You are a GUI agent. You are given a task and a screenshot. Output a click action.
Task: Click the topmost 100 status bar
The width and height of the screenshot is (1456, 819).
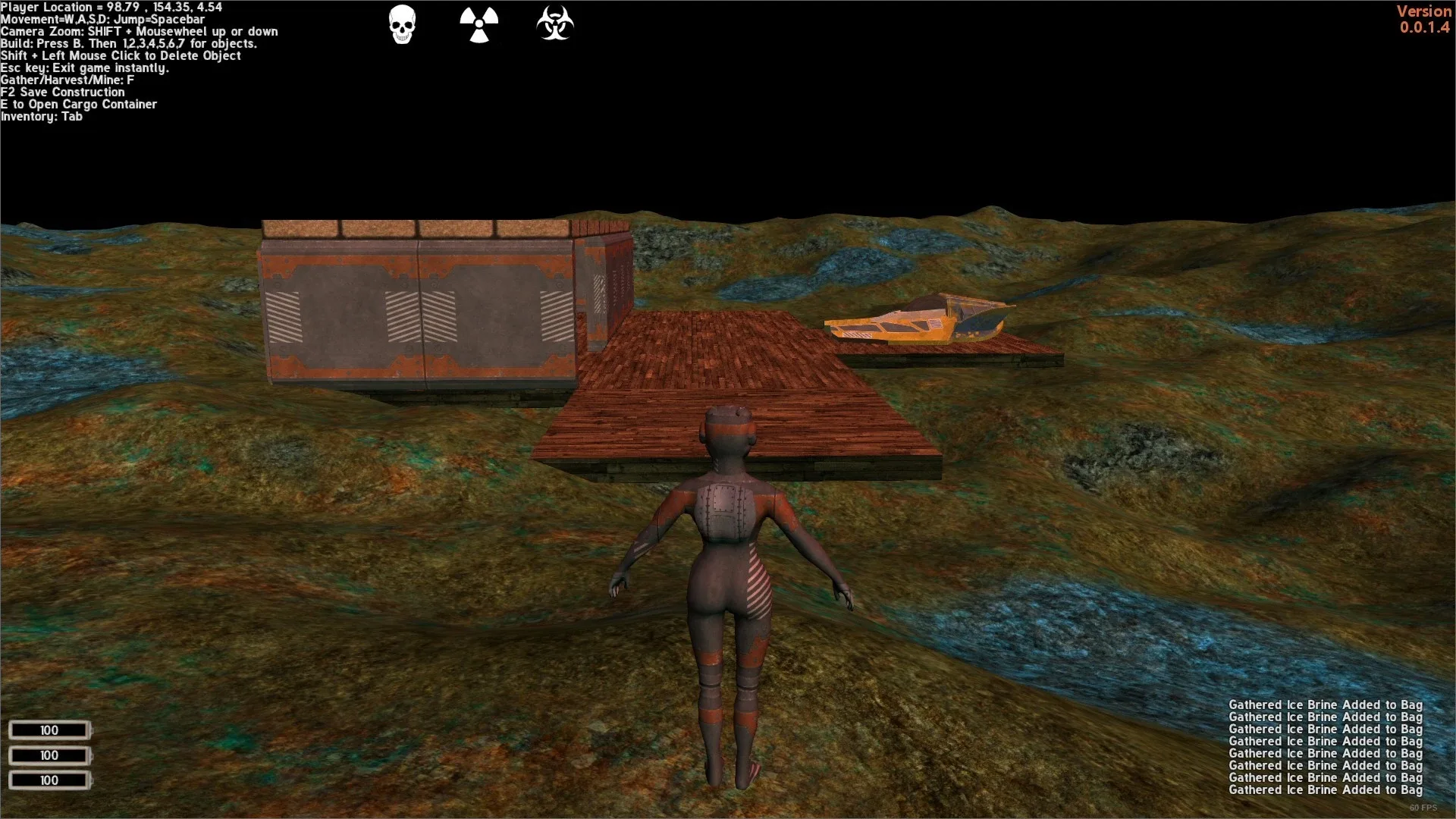pos(50,730)
